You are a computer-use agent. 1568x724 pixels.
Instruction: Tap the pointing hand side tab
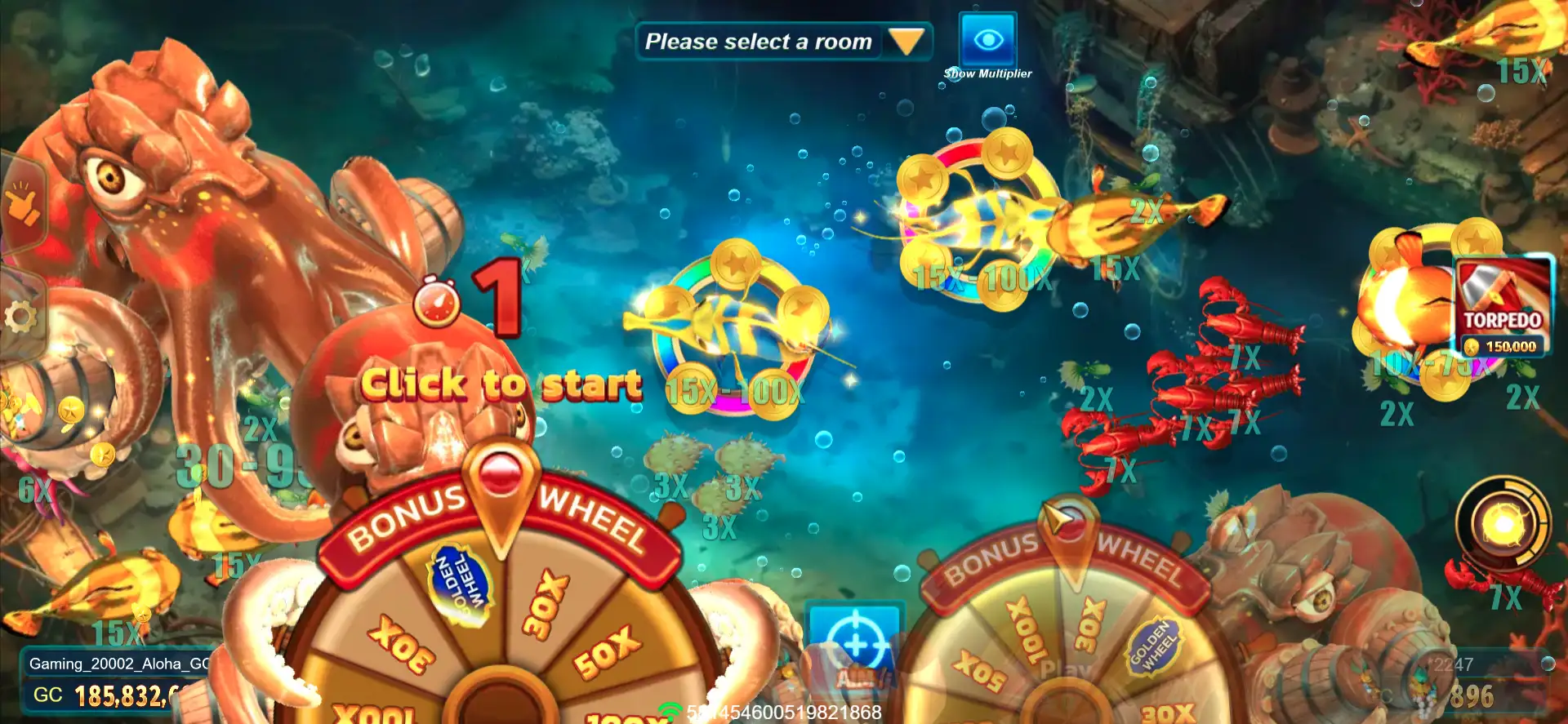click(22, 204)
